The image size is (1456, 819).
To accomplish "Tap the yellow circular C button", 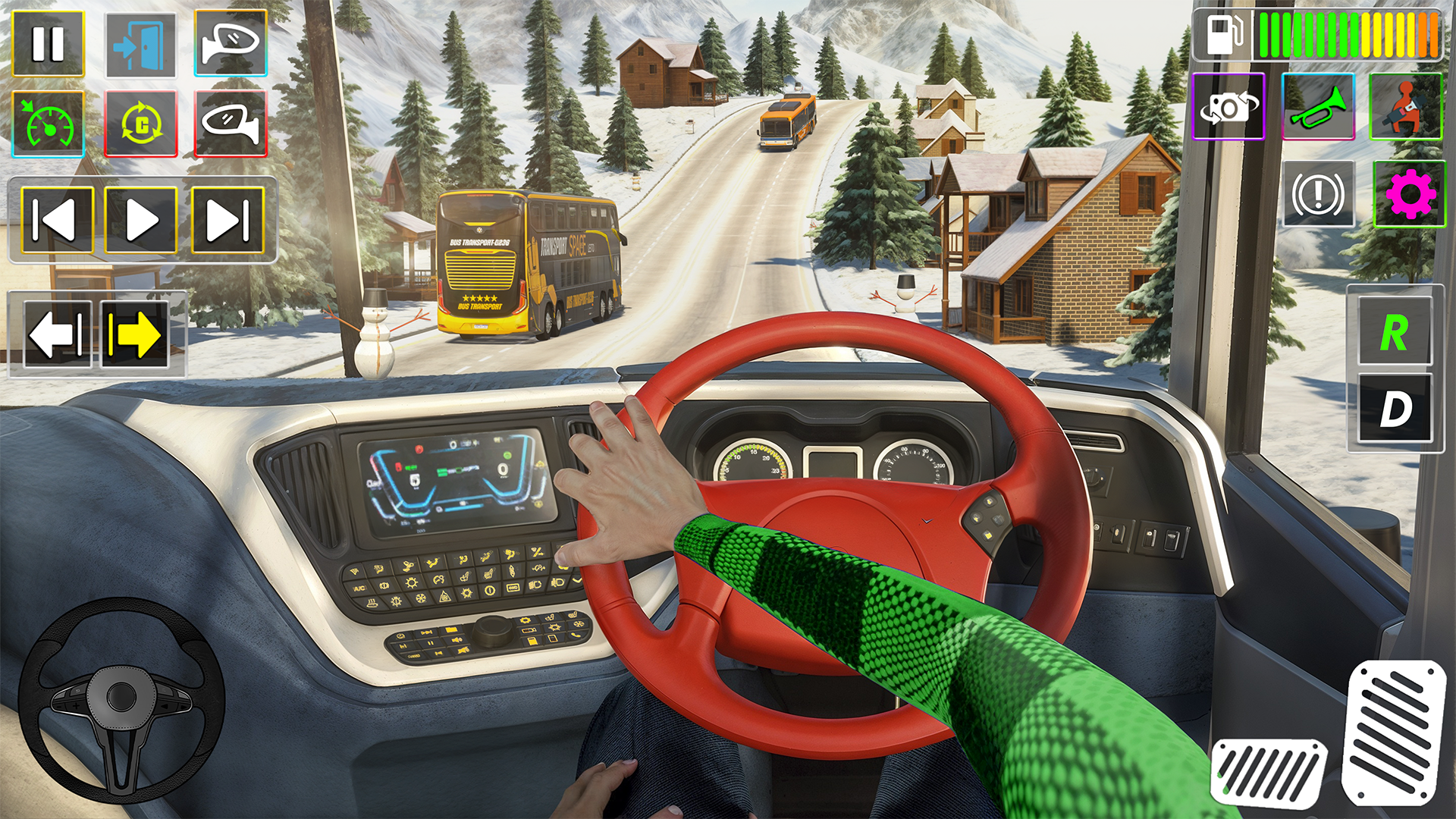I will coord(141,124).
